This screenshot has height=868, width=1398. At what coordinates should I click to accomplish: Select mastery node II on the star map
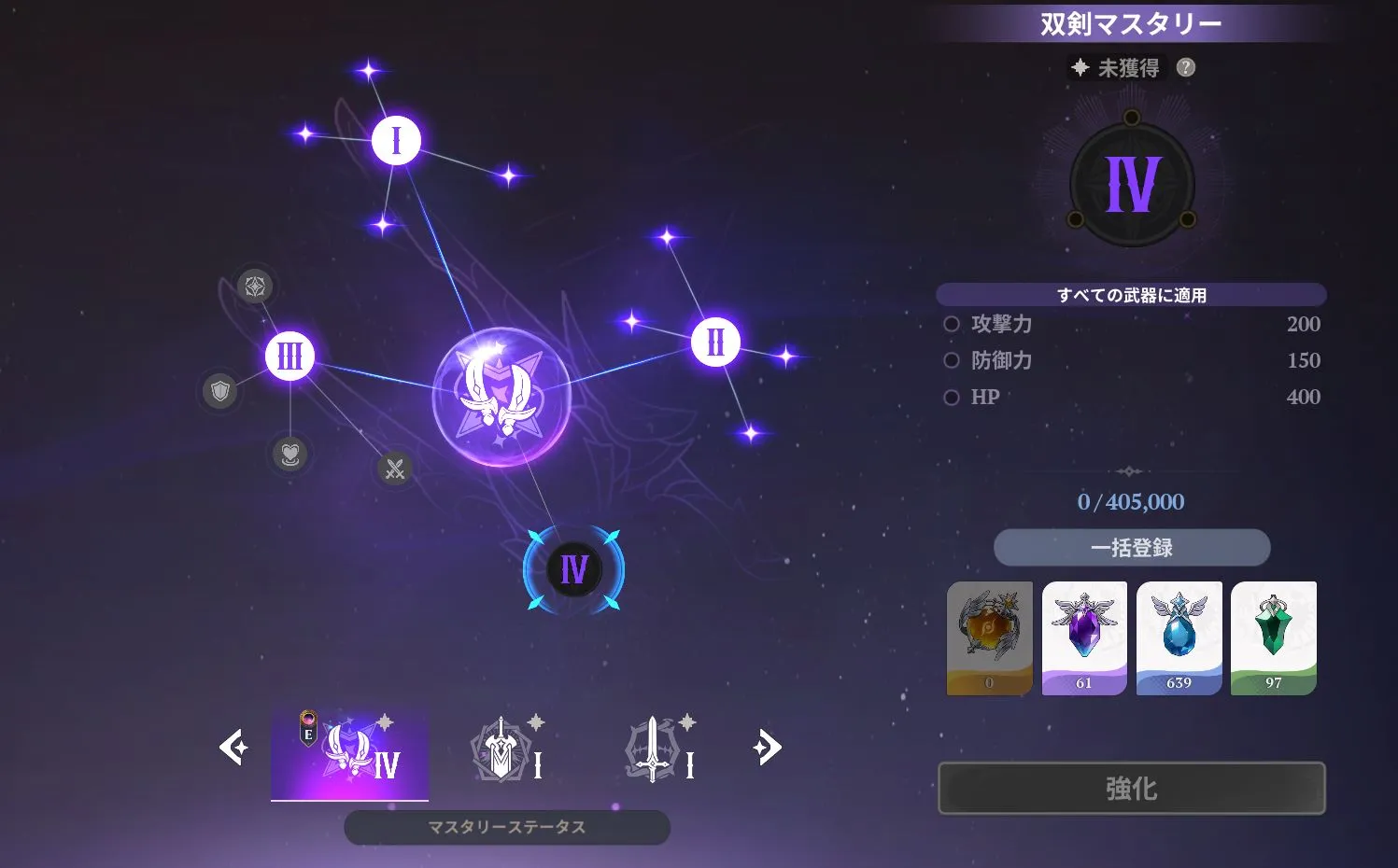pos(713,342)
